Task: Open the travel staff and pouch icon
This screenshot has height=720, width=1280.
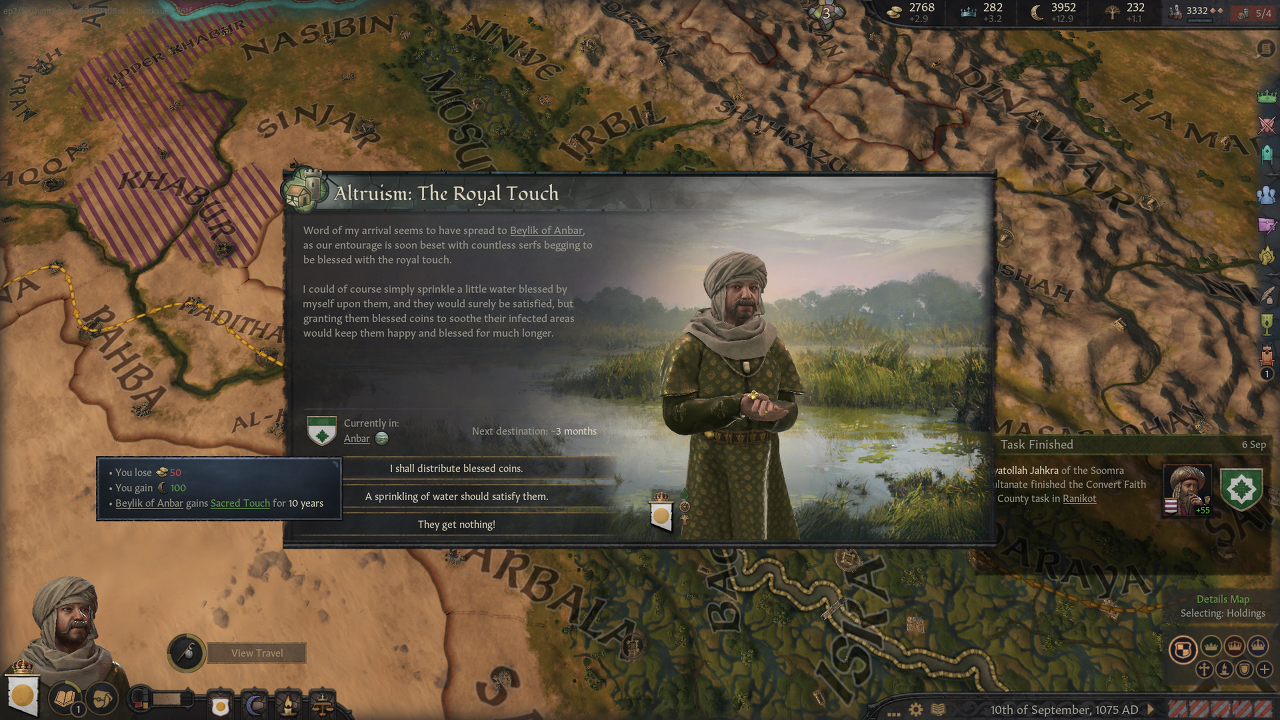Action: tap(186, 653)
